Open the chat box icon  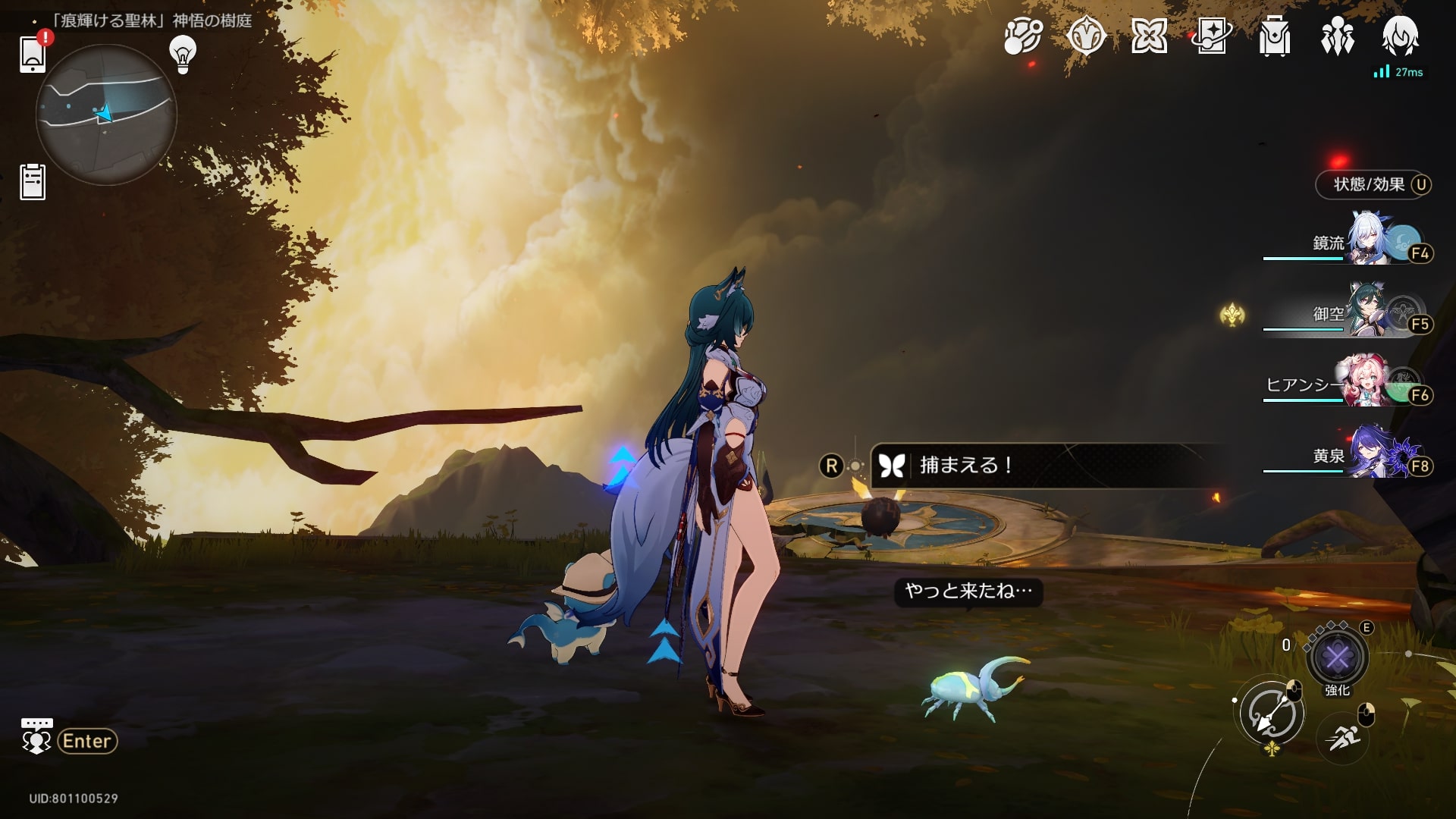tap(36, 736)
